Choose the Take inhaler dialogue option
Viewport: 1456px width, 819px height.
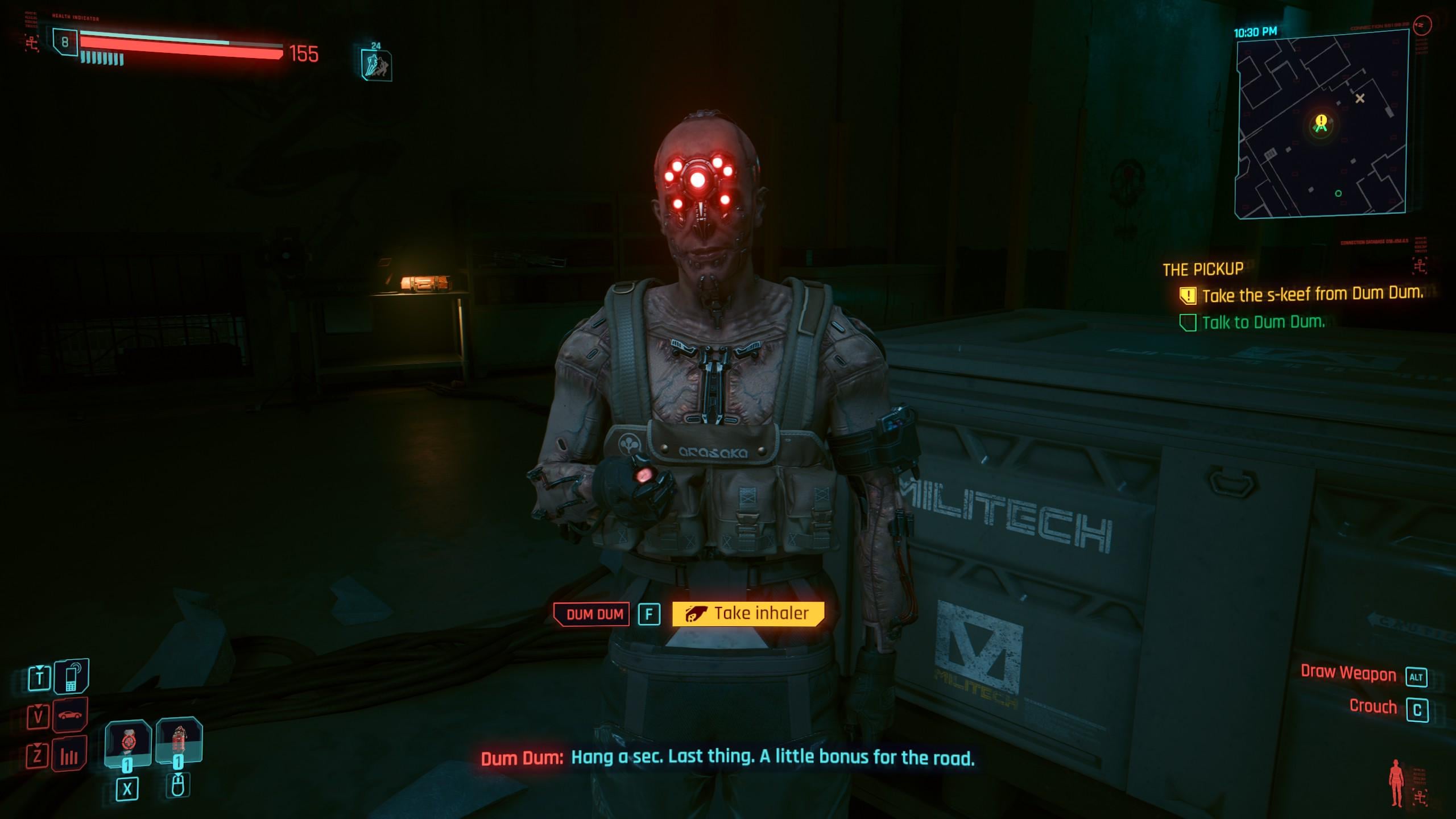(748, 614)
